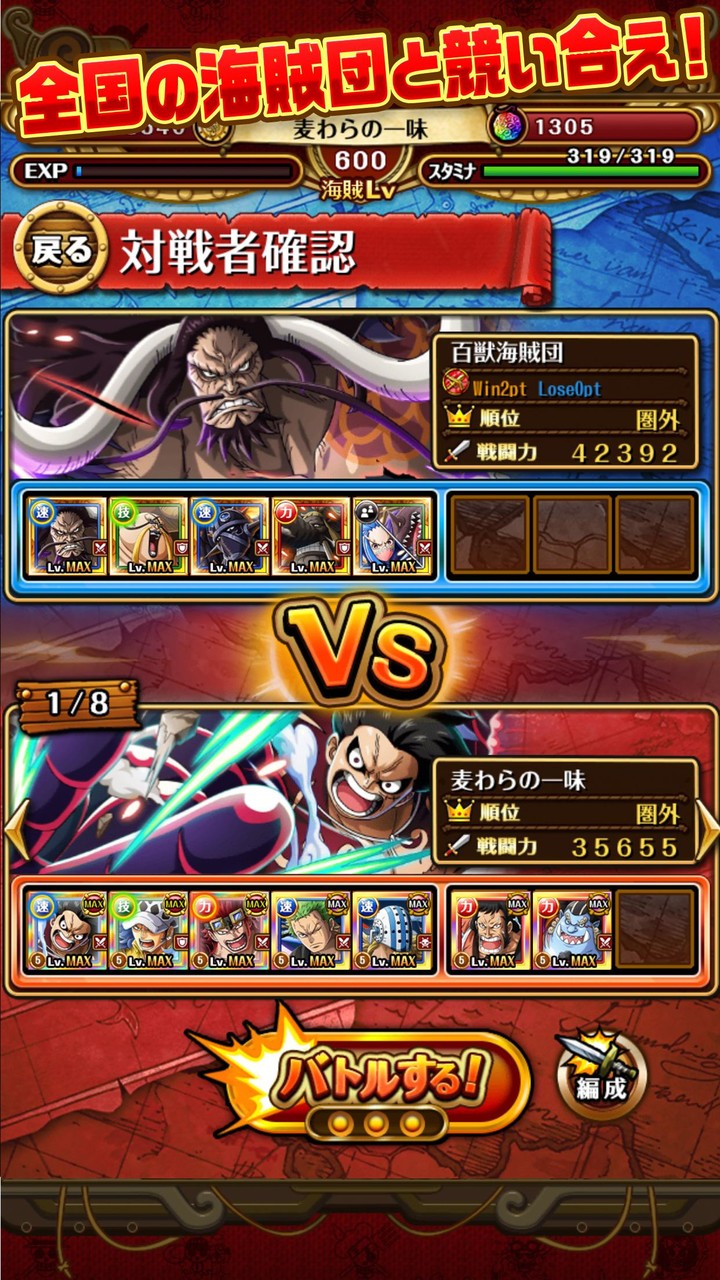Show the next team with the right arrow
720x1280 pixels.
click(707, 828)
